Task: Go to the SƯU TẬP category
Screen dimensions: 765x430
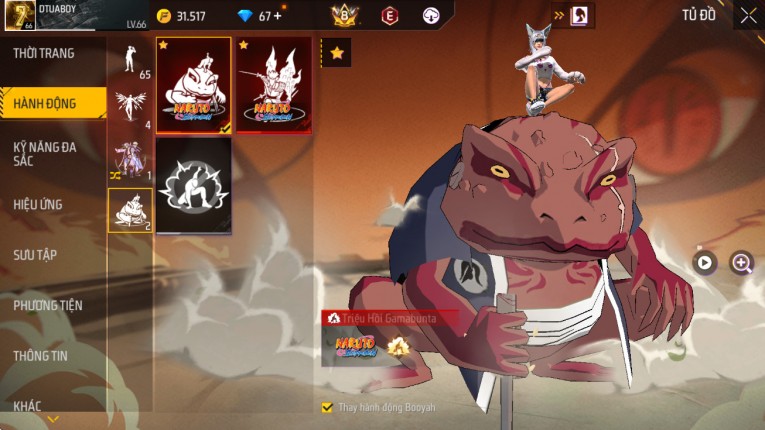Action: point(36,255)
